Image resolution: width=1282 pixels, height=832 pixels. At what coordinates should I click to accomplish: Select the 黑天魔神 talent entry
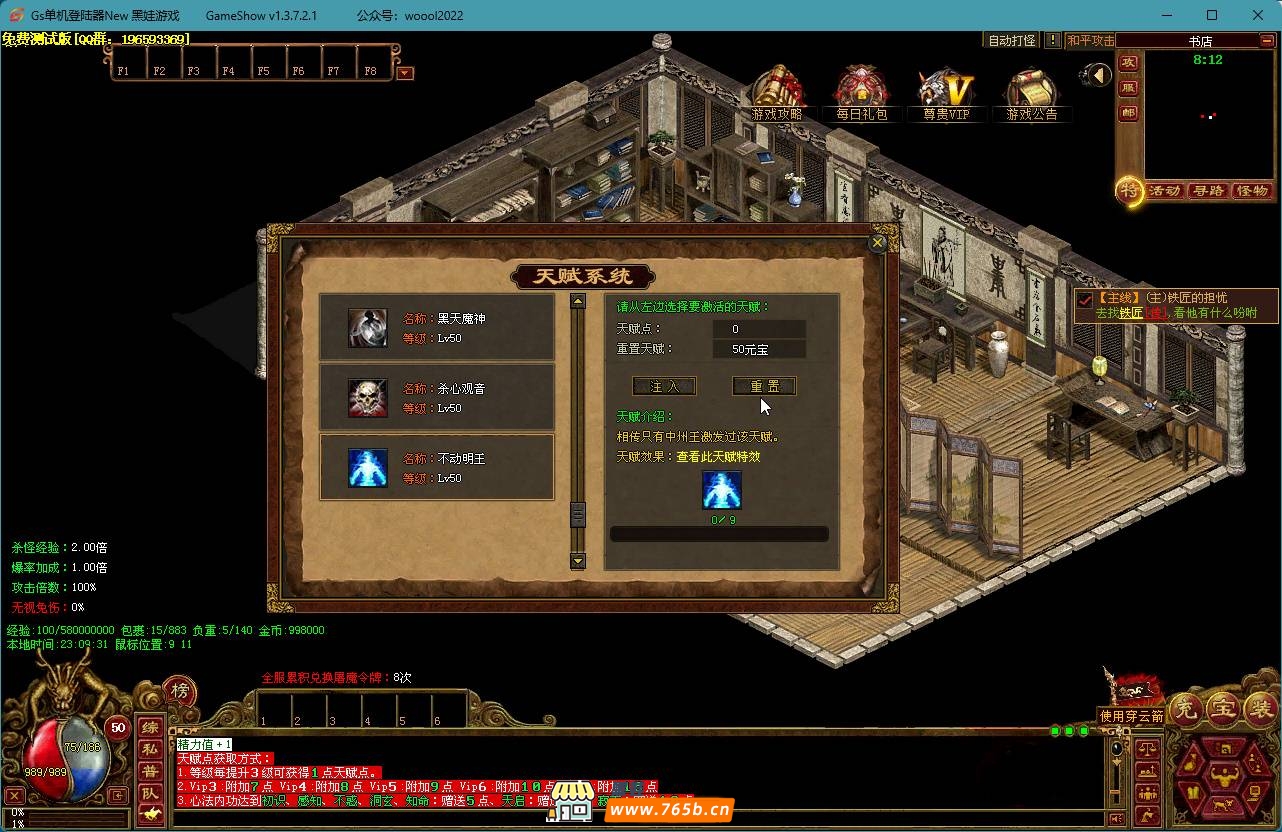pos(436,328)
